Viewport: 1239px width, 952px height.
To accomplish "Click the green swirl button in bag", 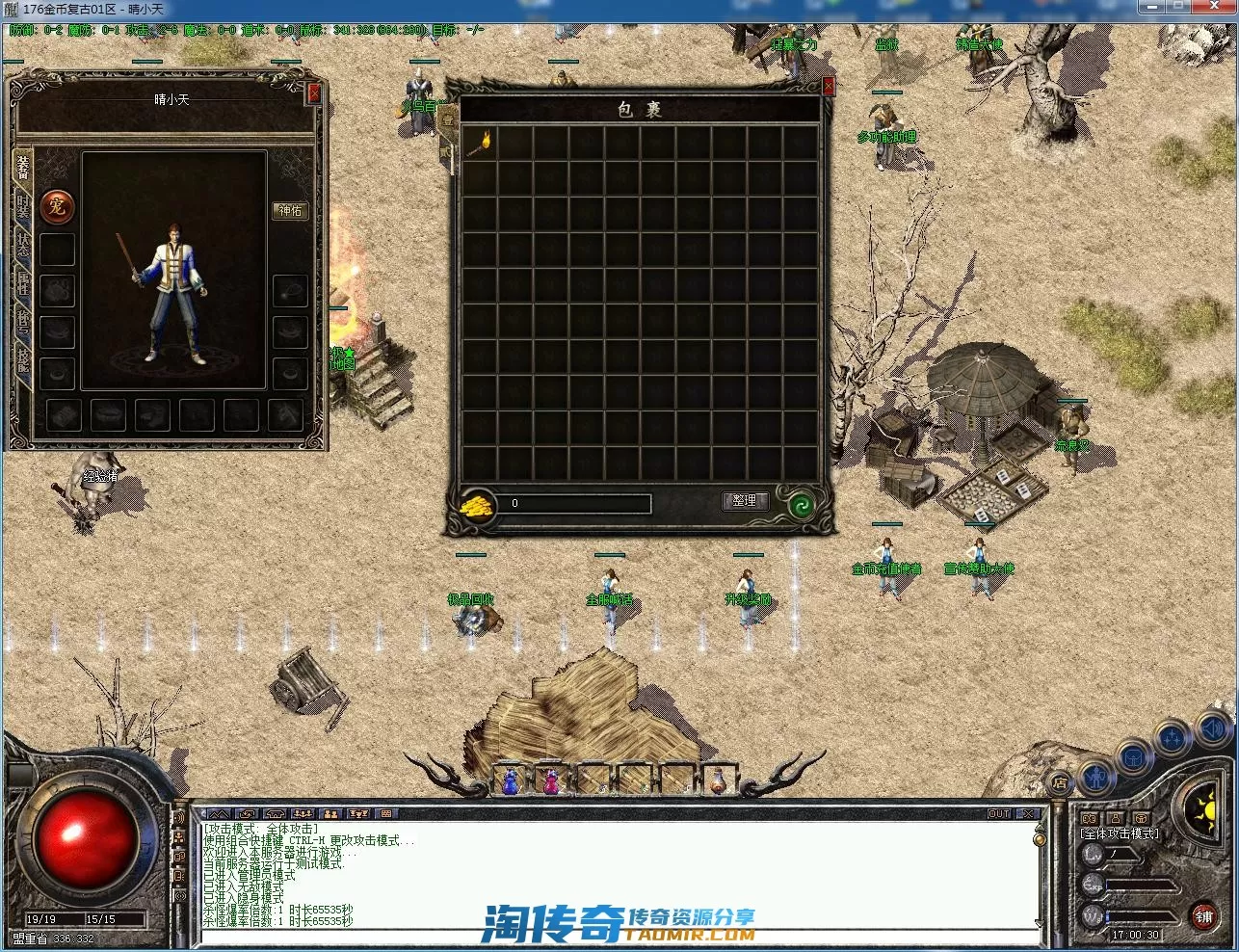I will (800, 504).
